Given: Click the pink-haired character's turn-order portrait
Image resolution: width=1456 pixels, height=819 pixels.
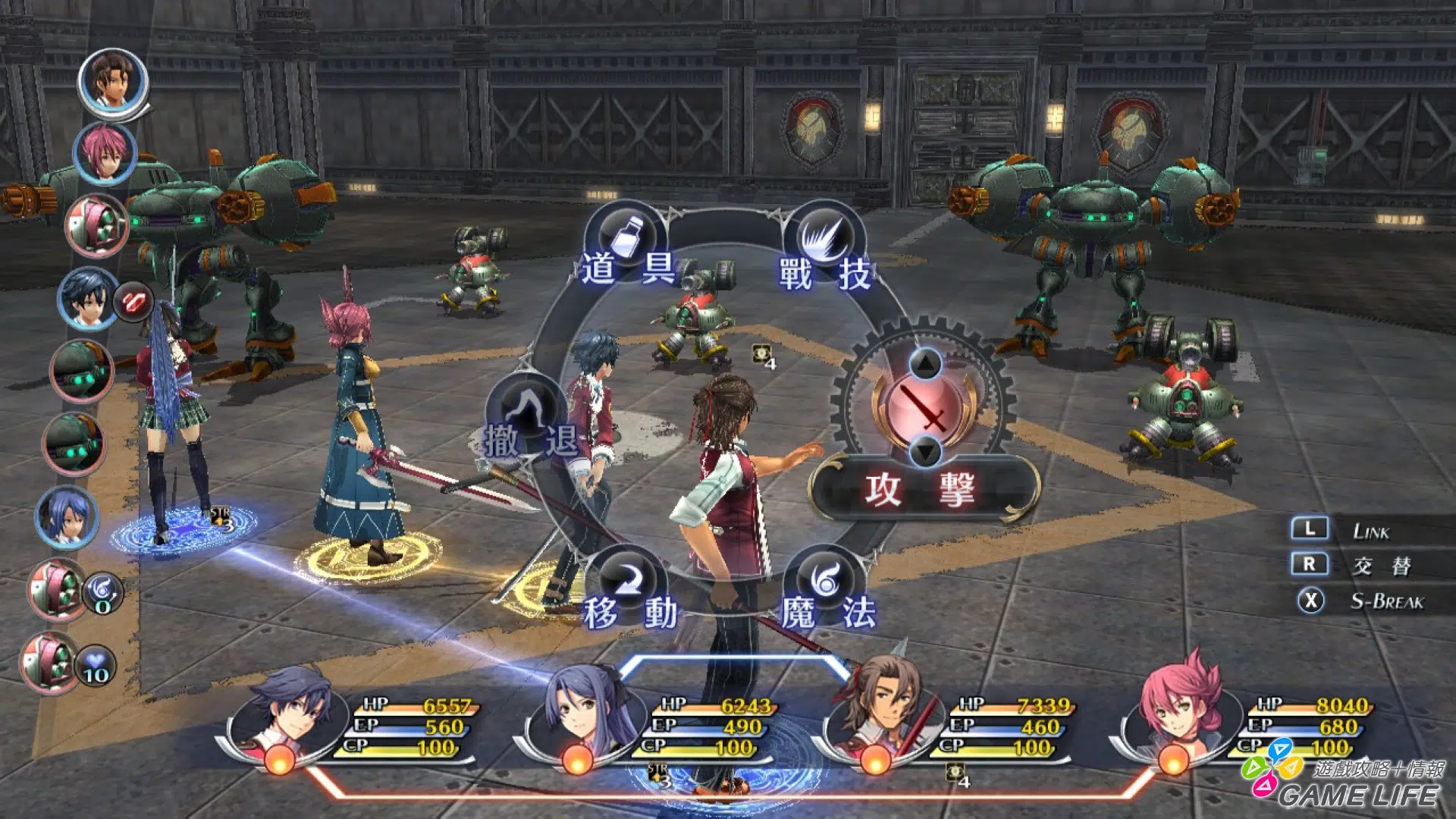Looking at the screenshot, I should [x=105, y=153].
